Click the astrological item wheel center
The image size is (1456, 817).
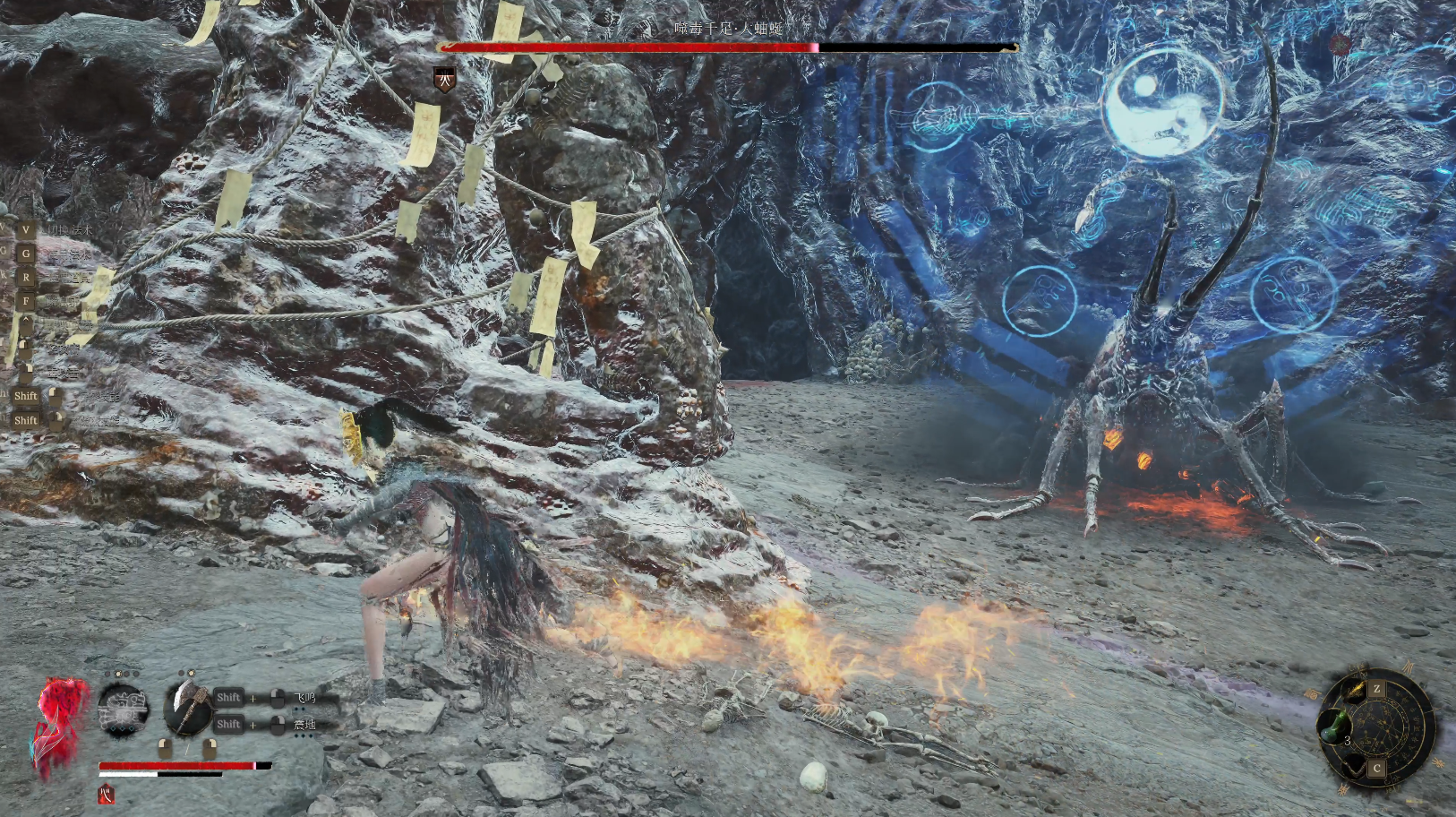(1385, 726)
